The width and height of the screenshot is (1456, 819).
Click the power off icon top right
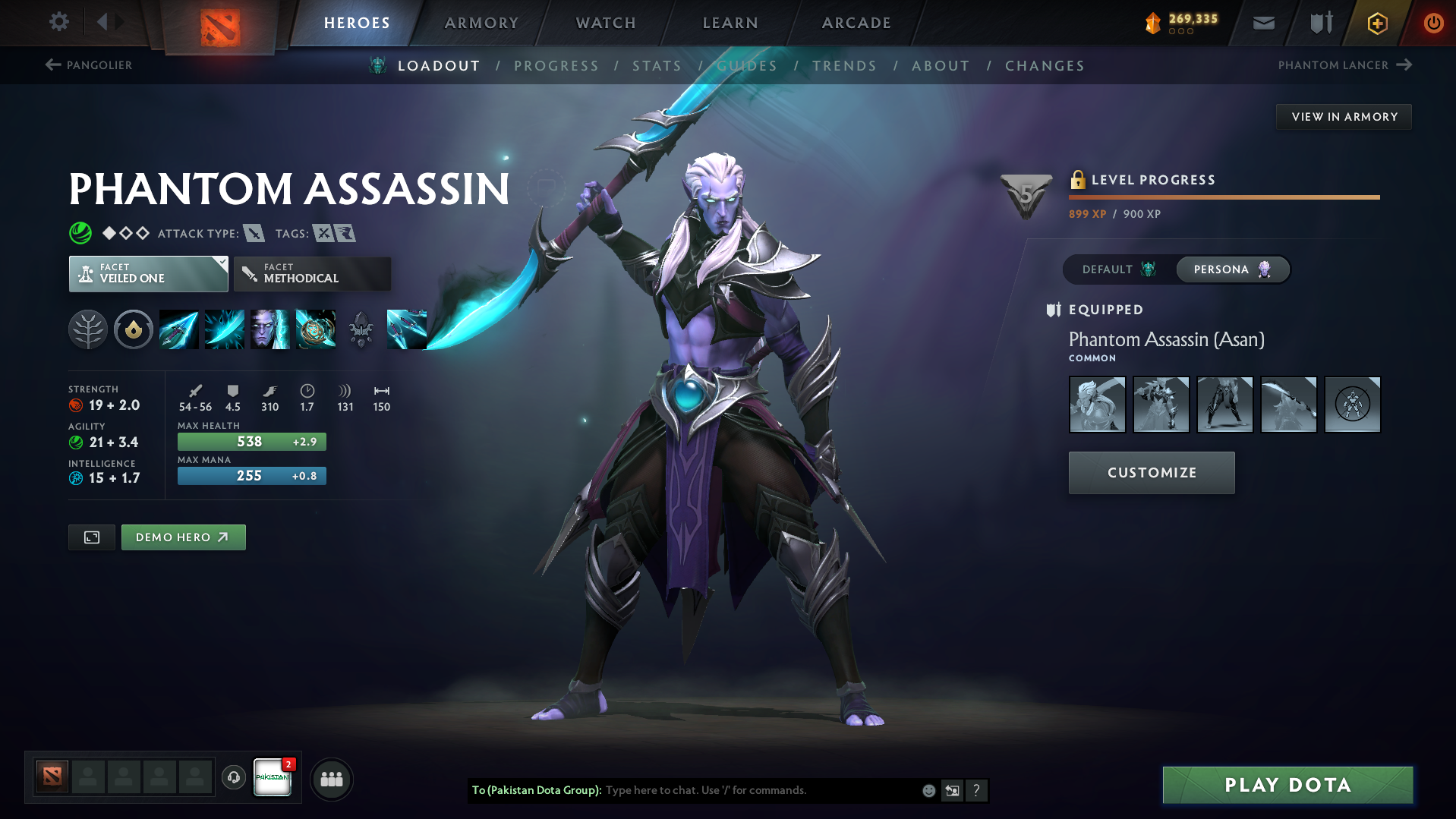click(x=1433, y=23)
